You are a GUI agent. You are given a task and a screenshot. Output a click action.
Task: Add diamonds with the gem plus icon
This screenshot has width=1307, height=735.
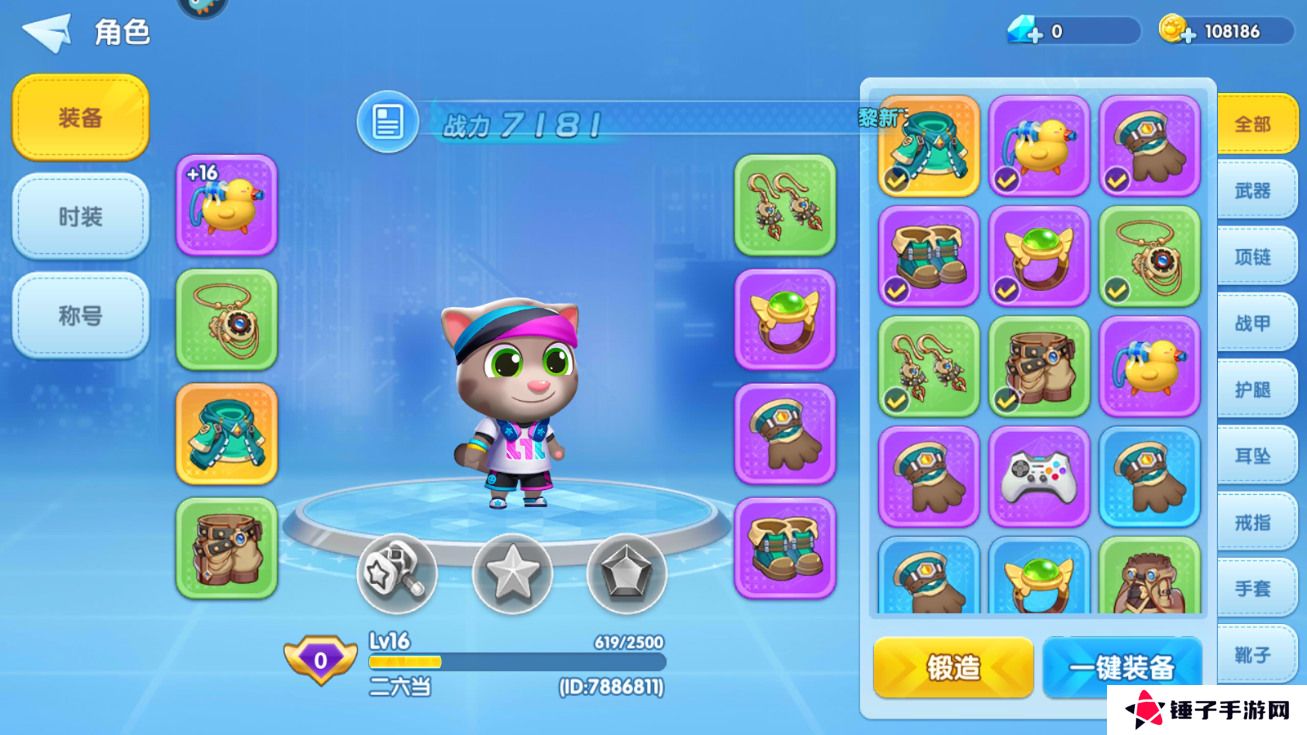click(x=1025, y=32)
